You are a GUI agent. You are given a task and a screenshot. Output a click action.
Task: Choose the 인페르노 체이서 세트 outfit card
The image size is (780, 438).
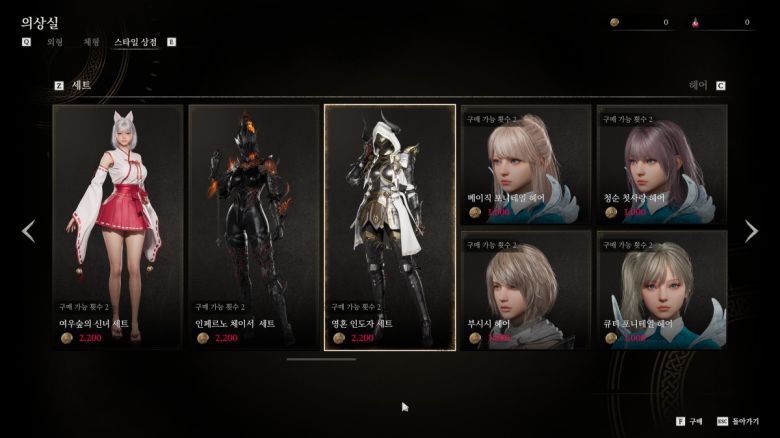click(x=254, y=227)
